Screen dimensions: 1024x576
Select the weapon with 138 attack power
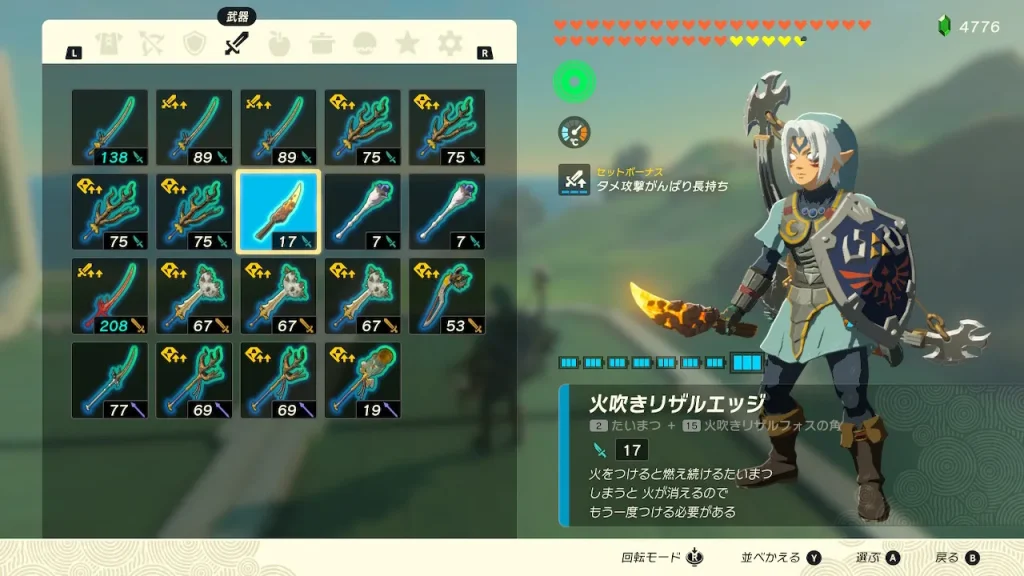110,127
